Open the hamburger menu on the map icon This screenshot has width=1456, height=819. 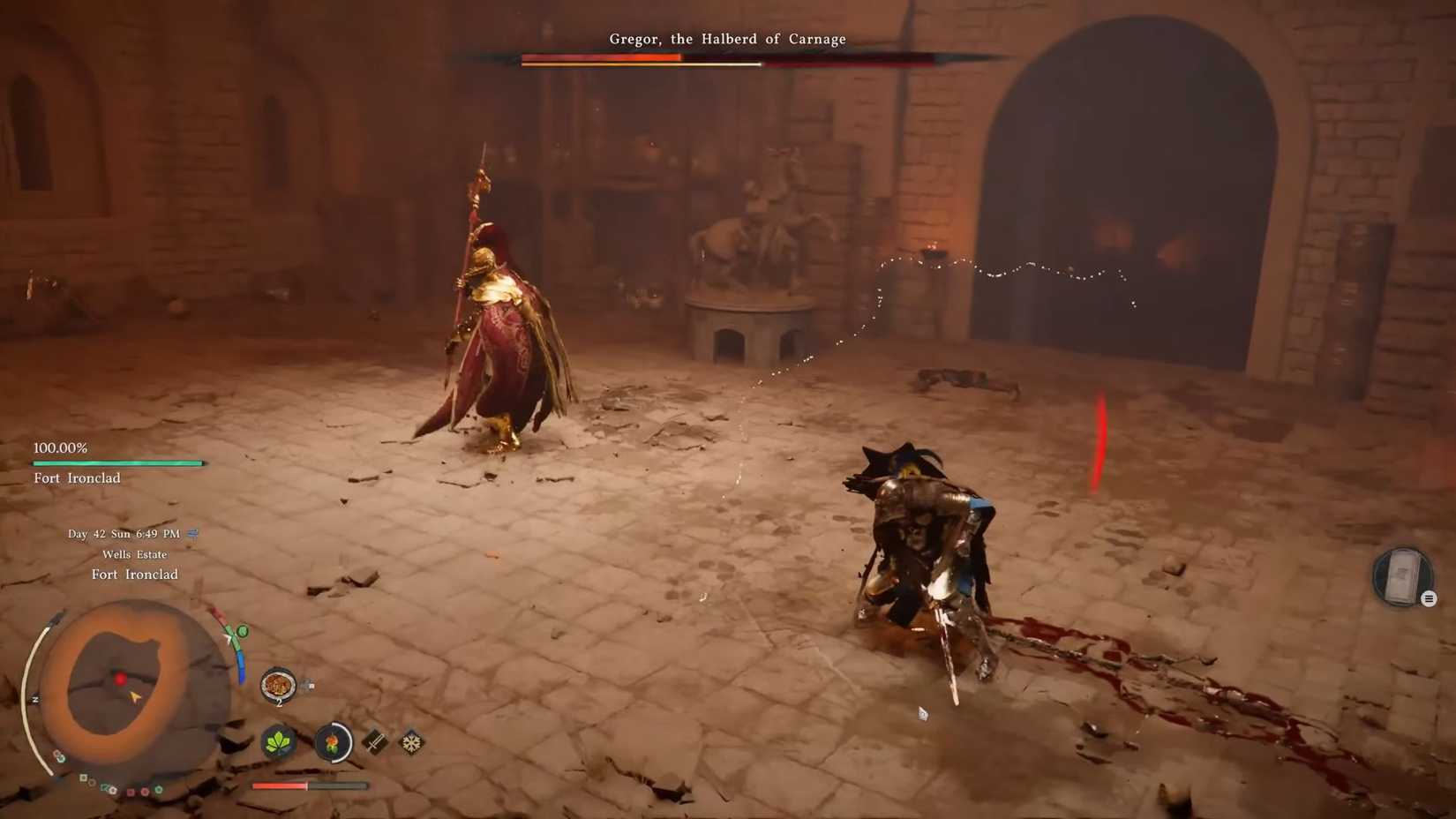1428,598
